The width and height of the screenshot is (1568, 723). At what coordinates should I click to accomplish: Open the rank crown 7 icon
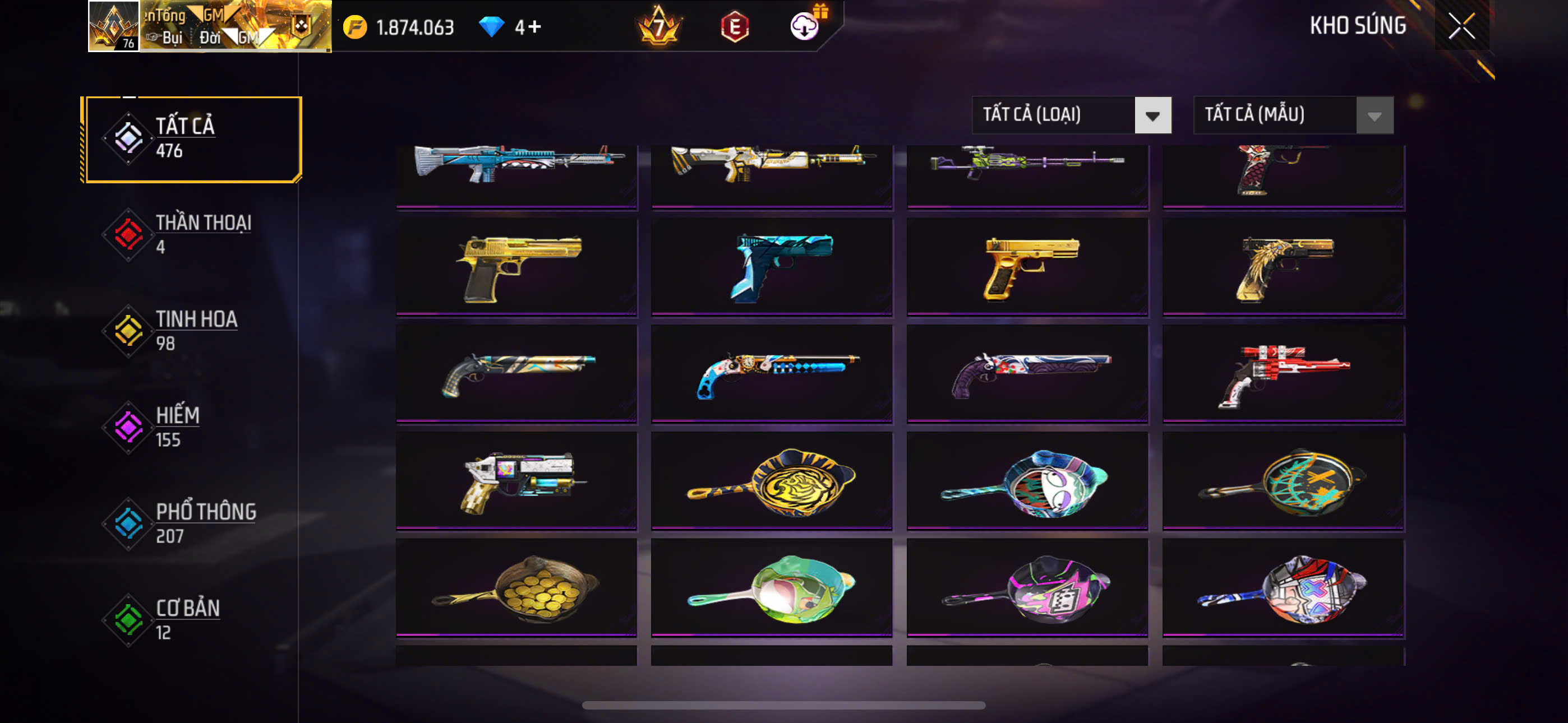658,27
